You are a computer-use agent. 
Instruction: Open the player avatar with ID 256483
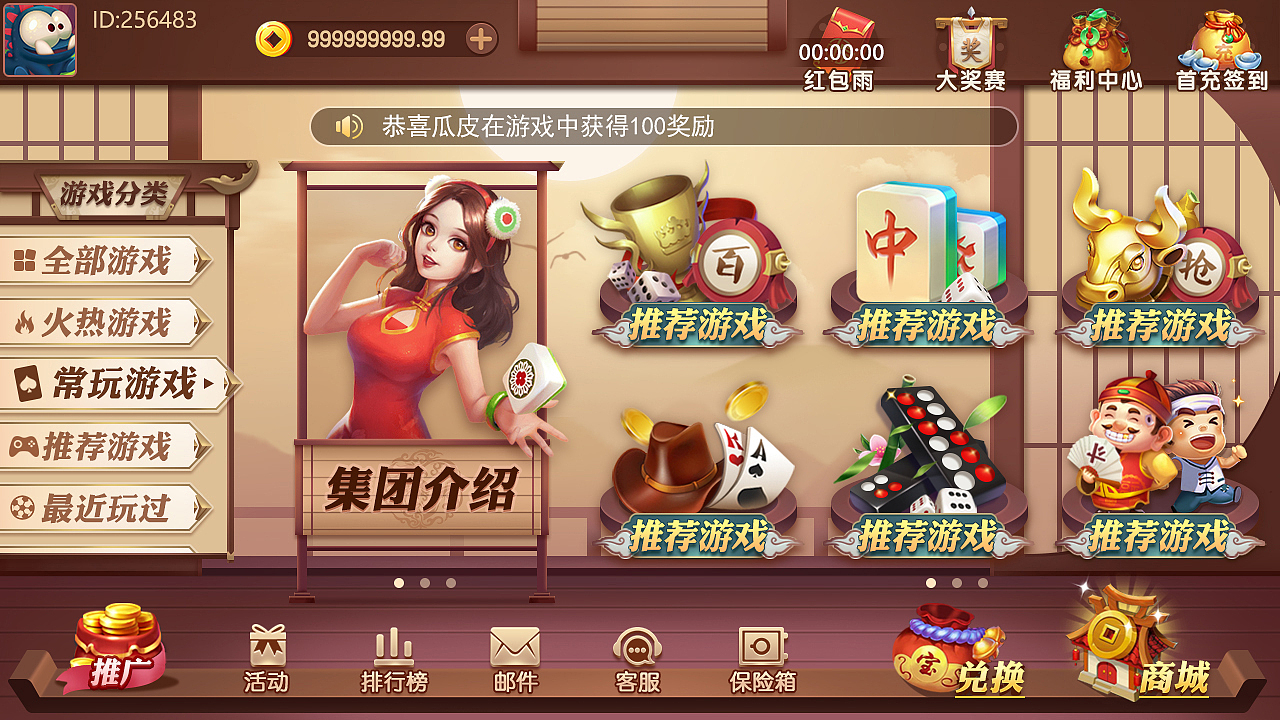(40, 40)
